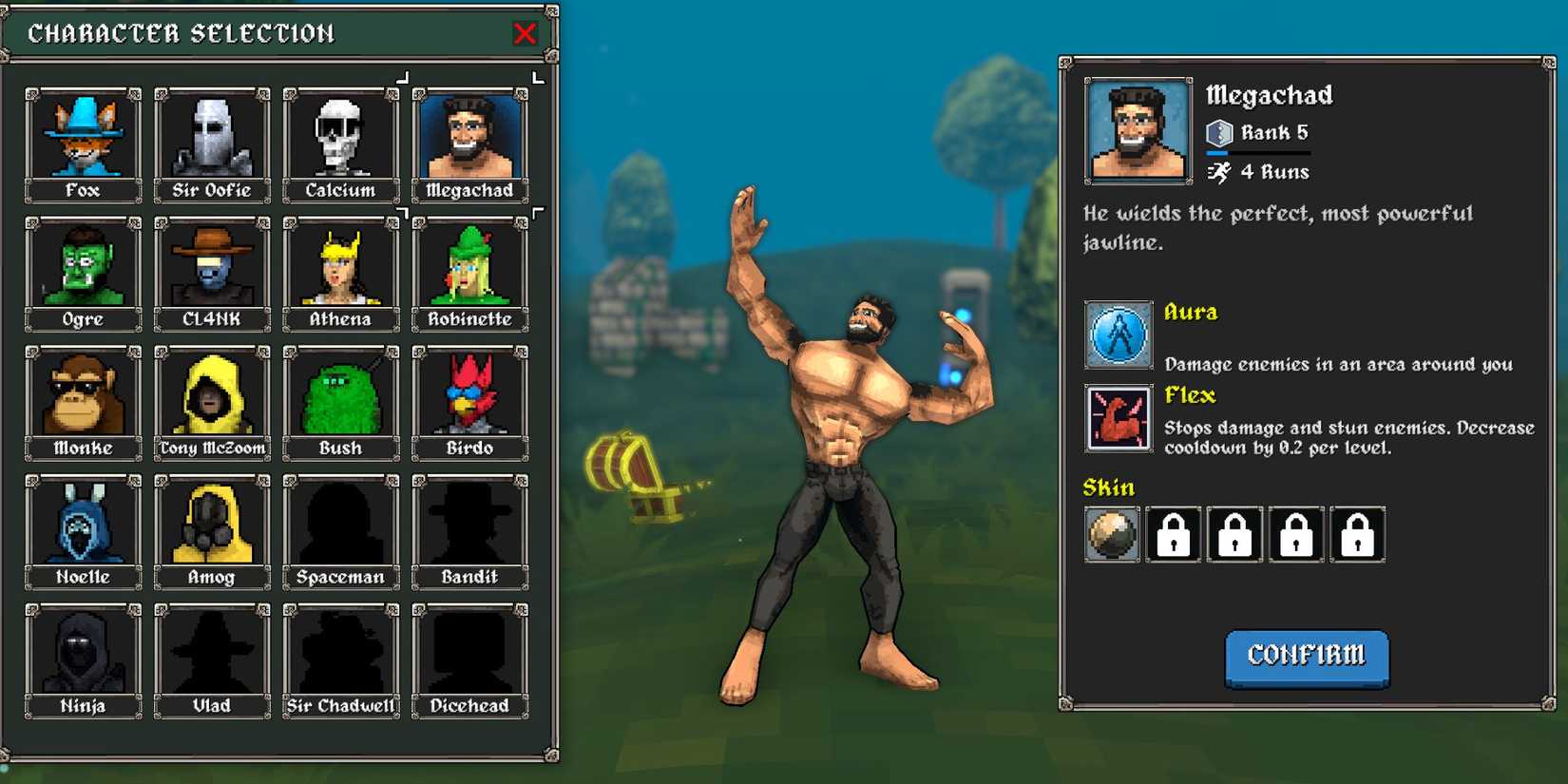The width and height of the screenshot is (1568, 784).
Task: Click the Flex ability icon
Action: click(1118, 416)
